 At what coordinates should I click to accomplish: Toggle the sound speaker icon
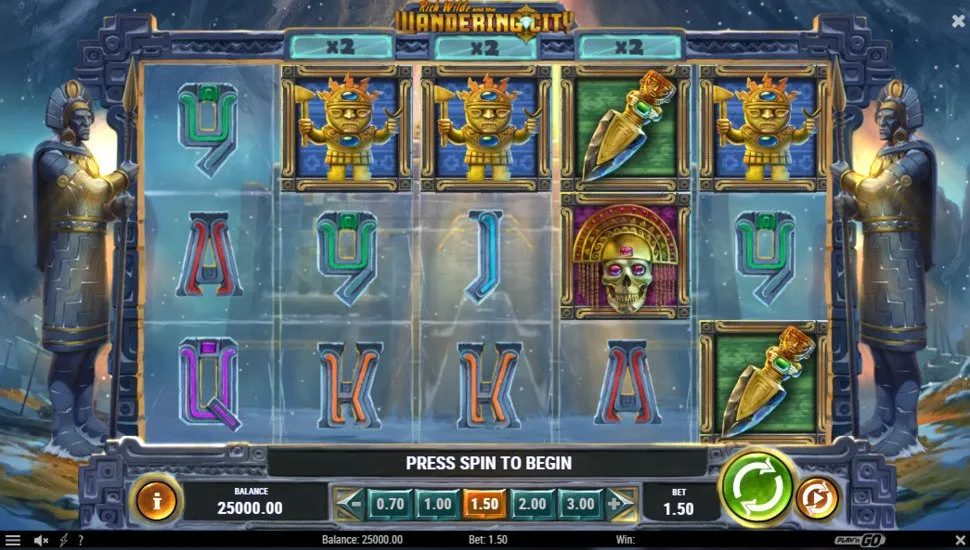coord(41,540)
